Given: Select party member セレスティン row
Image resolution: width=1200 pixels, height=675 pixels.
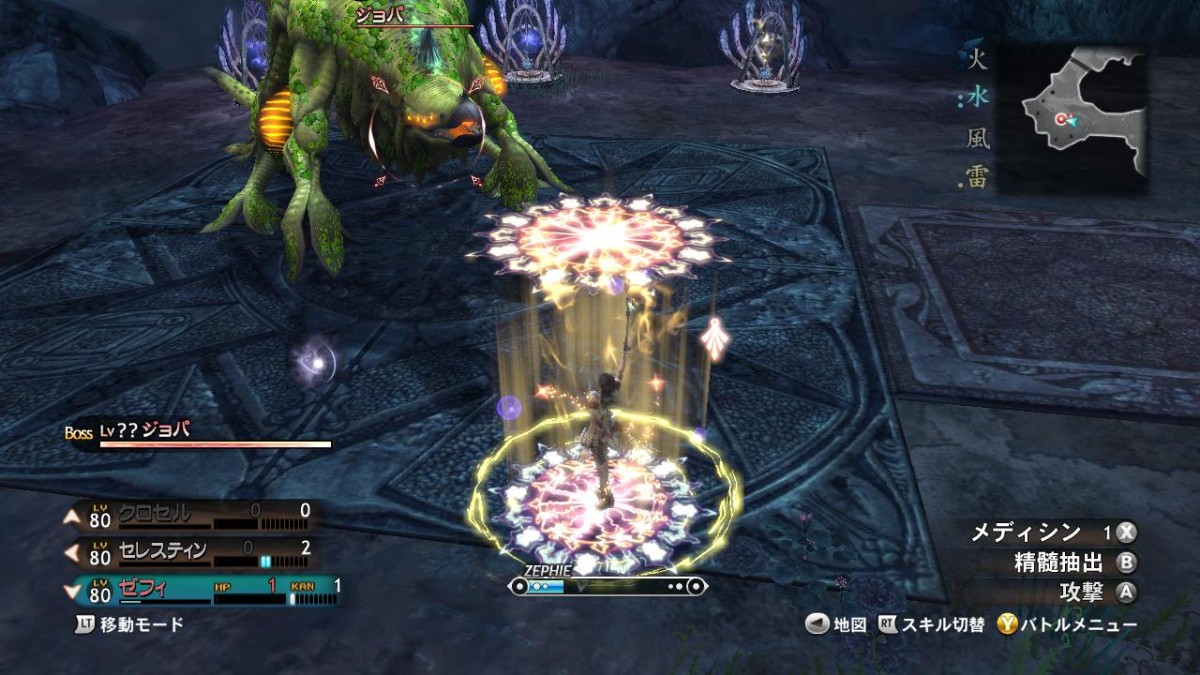Looking at the screenshot, I should [190, 552].
